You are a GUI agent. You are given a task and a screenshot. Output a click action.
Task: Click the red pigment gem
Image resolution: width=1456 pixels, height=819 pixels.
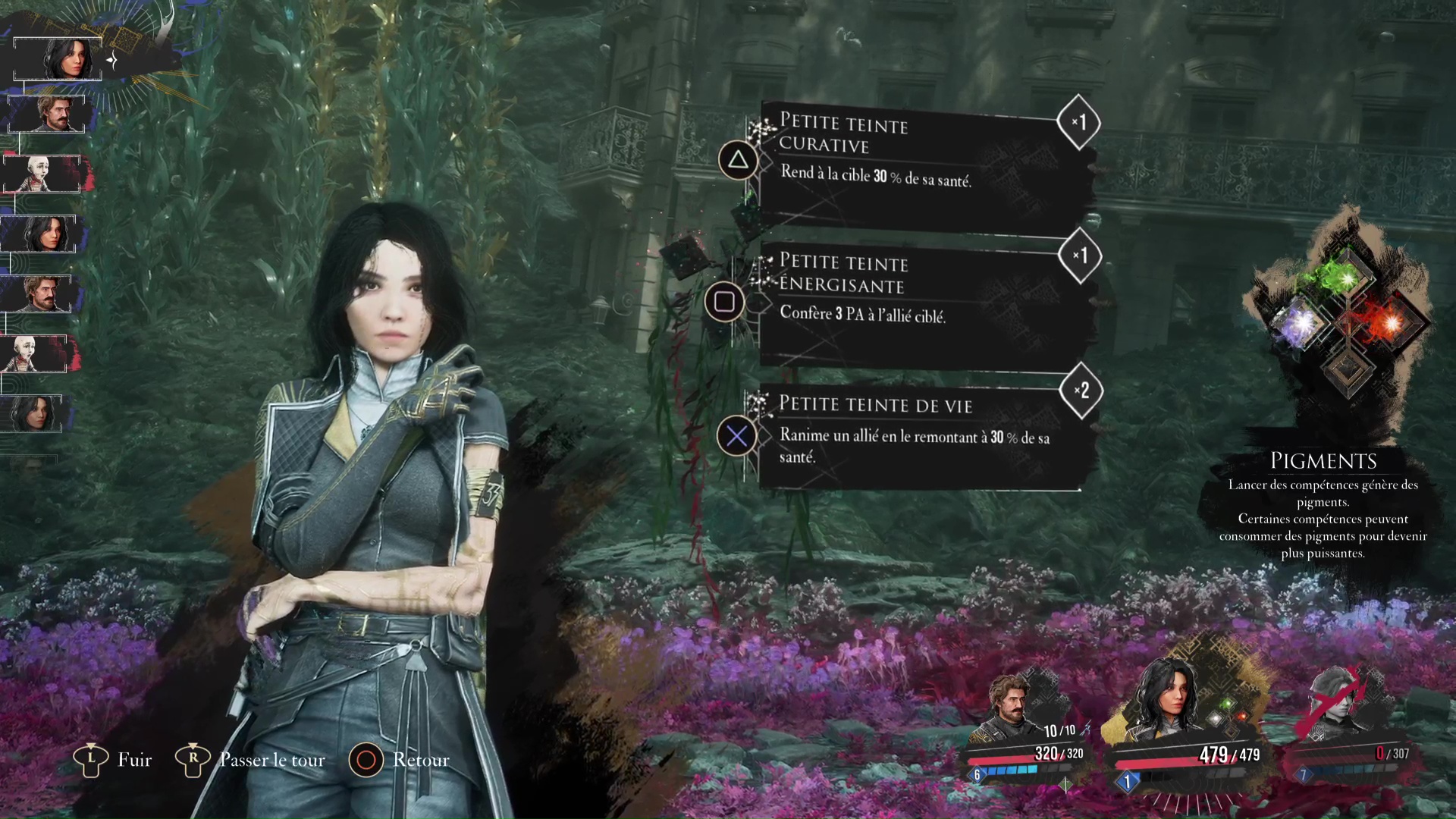click(1389, 323)
